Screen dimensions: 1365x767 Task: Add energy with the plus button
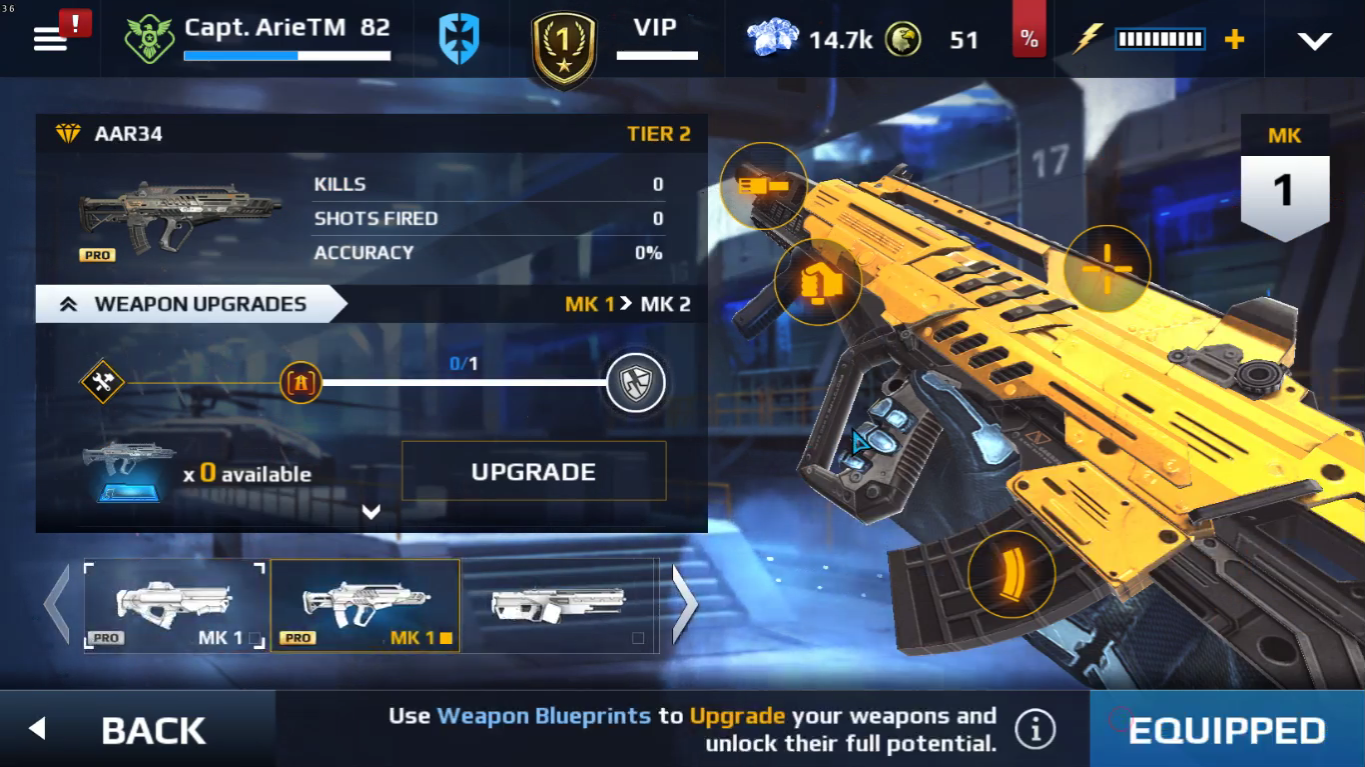1235,39
